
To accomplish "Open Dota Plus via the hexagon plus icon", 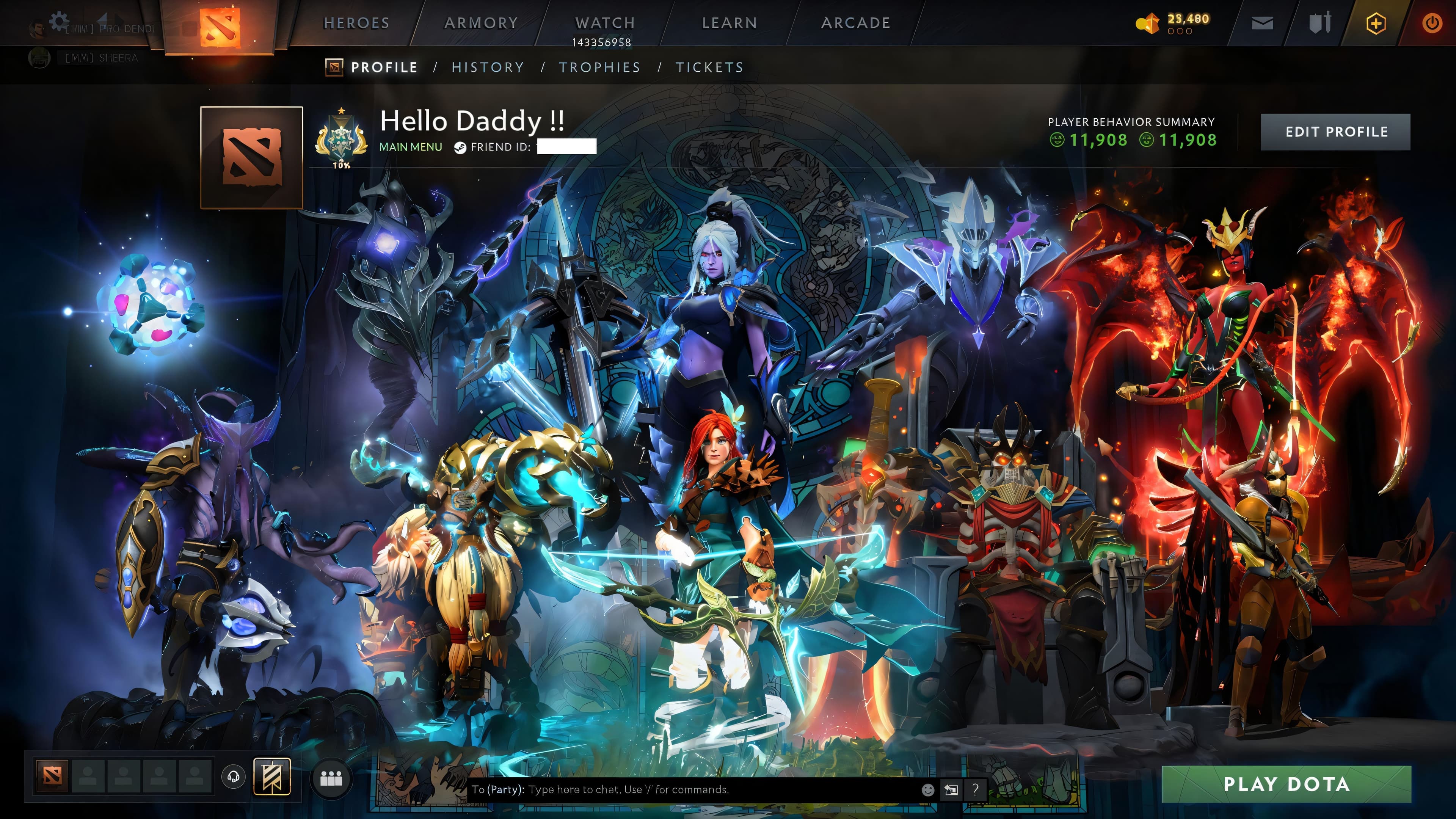I will pos(1376,23).
